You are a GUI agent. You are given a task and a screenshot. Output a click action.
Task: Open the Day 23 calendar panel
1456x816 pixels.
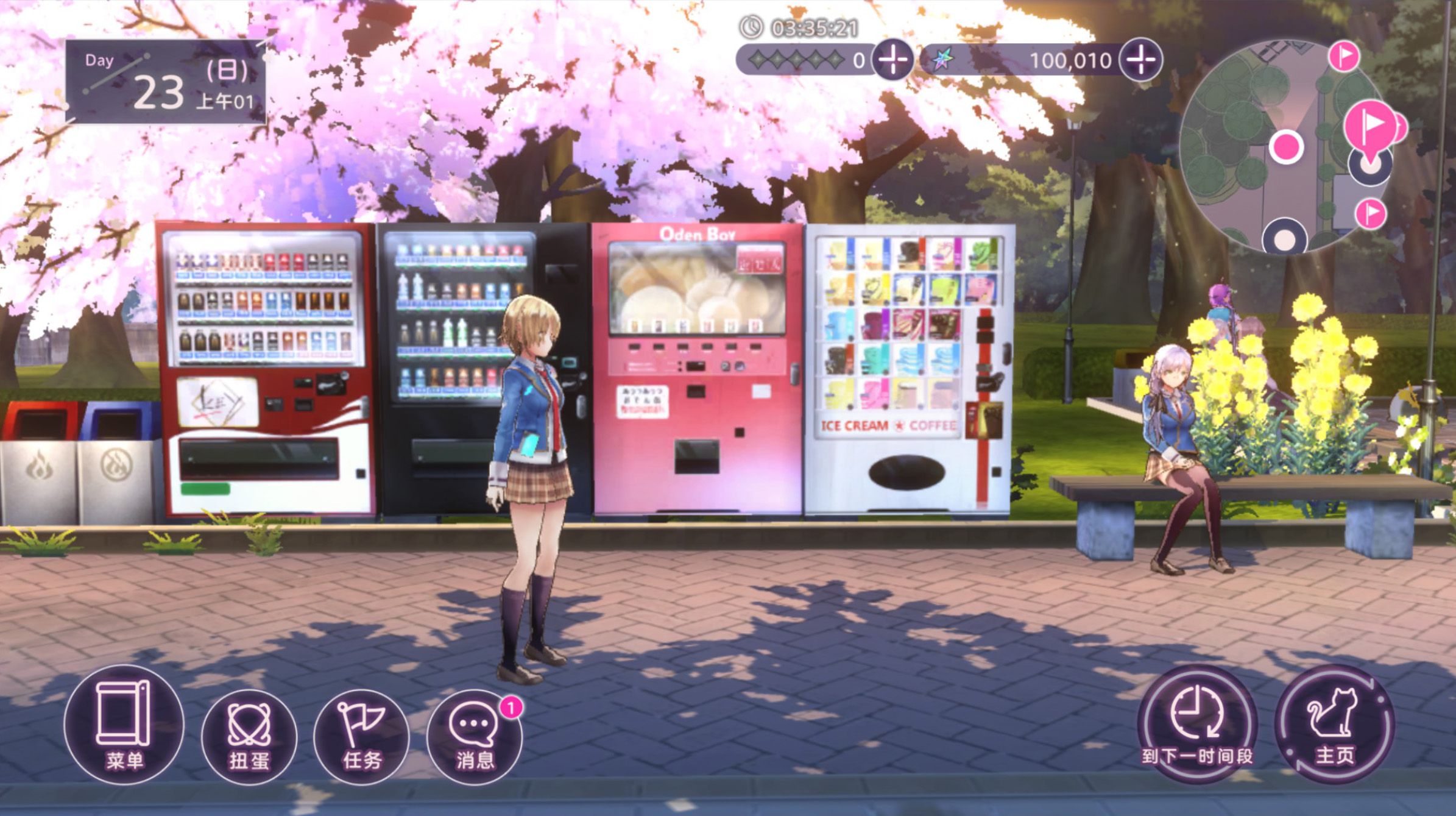166,82
